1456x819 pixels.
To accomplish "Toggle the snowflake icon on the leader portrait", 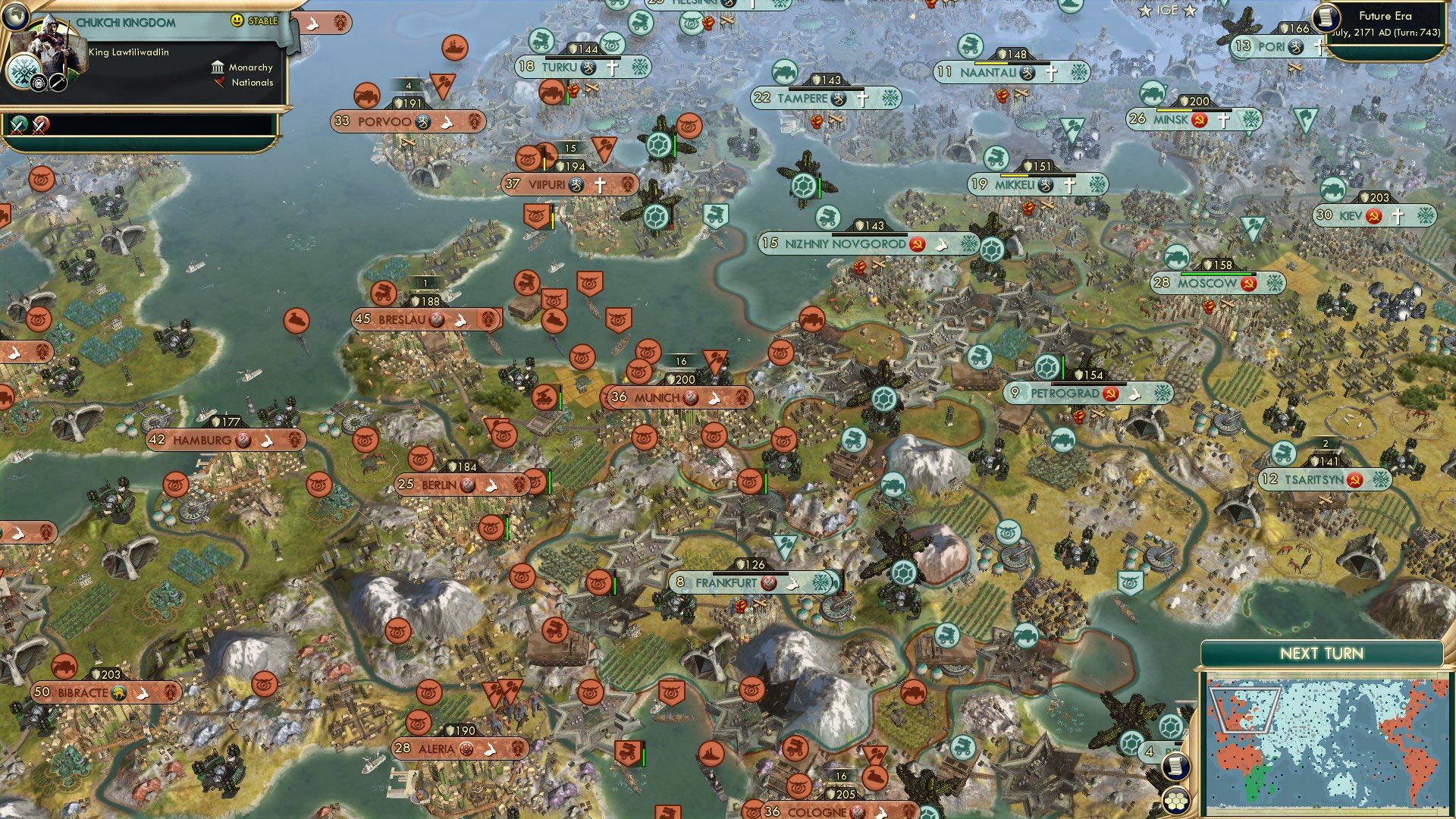I will 24,71.
